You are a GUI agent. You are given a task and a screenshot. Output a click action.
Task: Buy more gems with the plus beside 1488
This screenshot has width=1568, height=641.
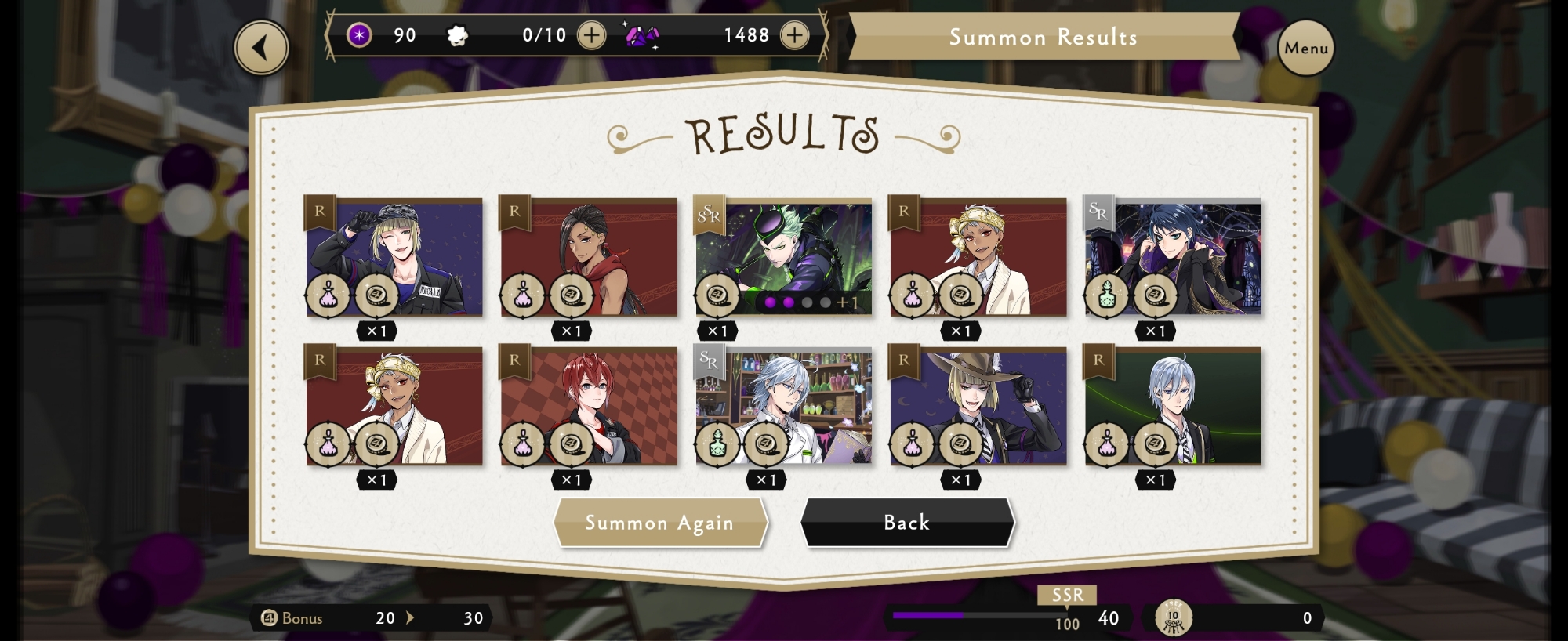coord(794,35)
